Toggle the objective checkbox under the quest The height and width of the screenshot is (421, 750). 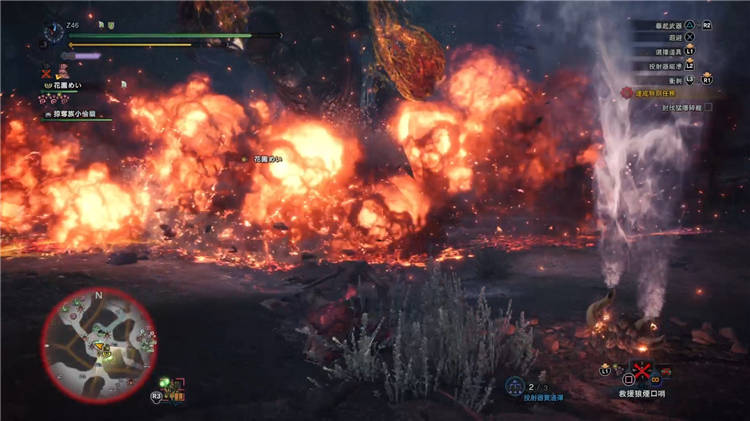(x=708, y=107)
